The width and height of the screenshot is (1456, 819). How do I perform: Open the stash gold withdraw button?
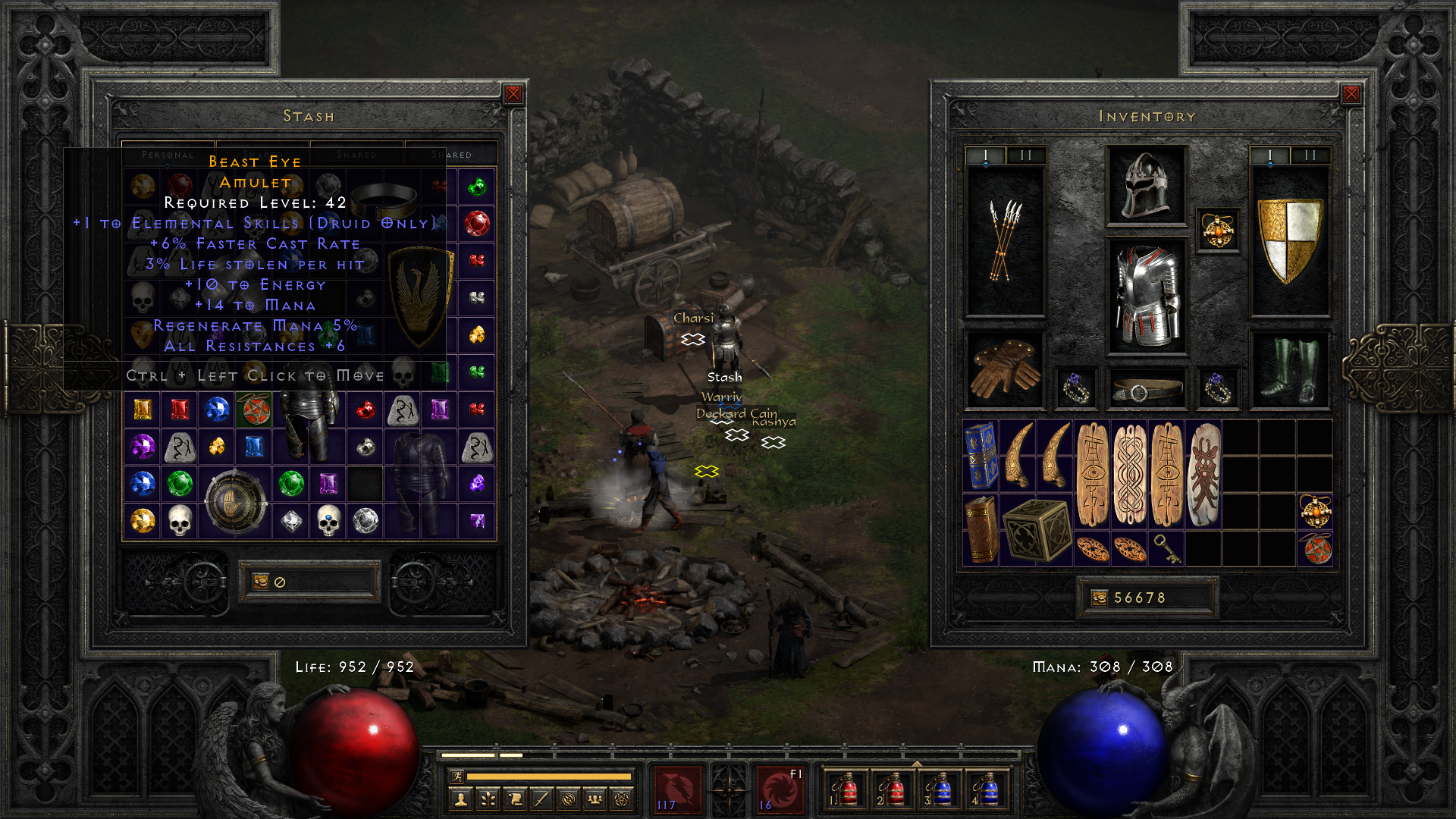click(261, 582)
